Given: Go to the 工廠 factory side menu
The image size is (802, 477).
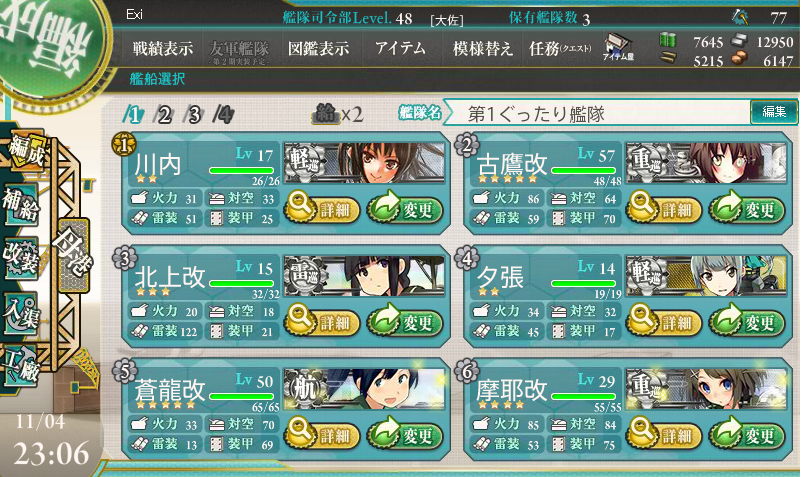Looking at the screenshot, I should pos(22,360).
